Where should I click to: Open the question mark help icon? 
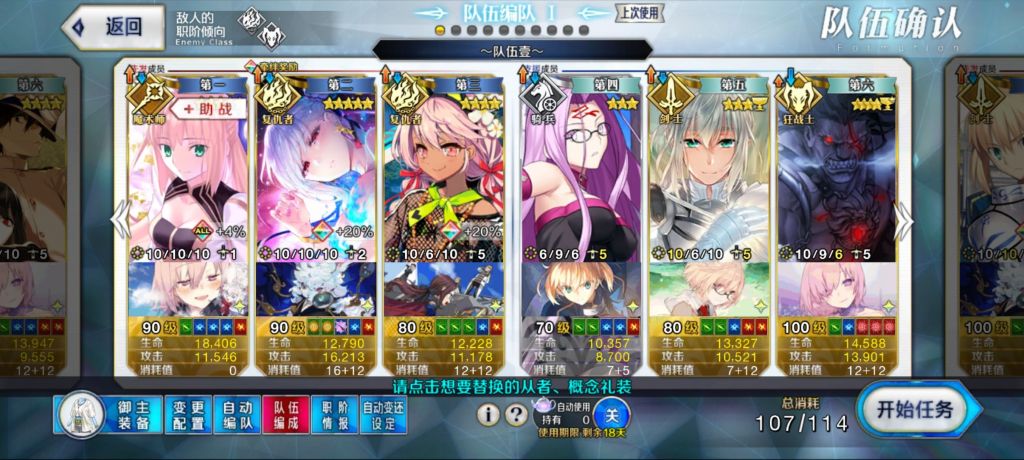pos(516,414)
